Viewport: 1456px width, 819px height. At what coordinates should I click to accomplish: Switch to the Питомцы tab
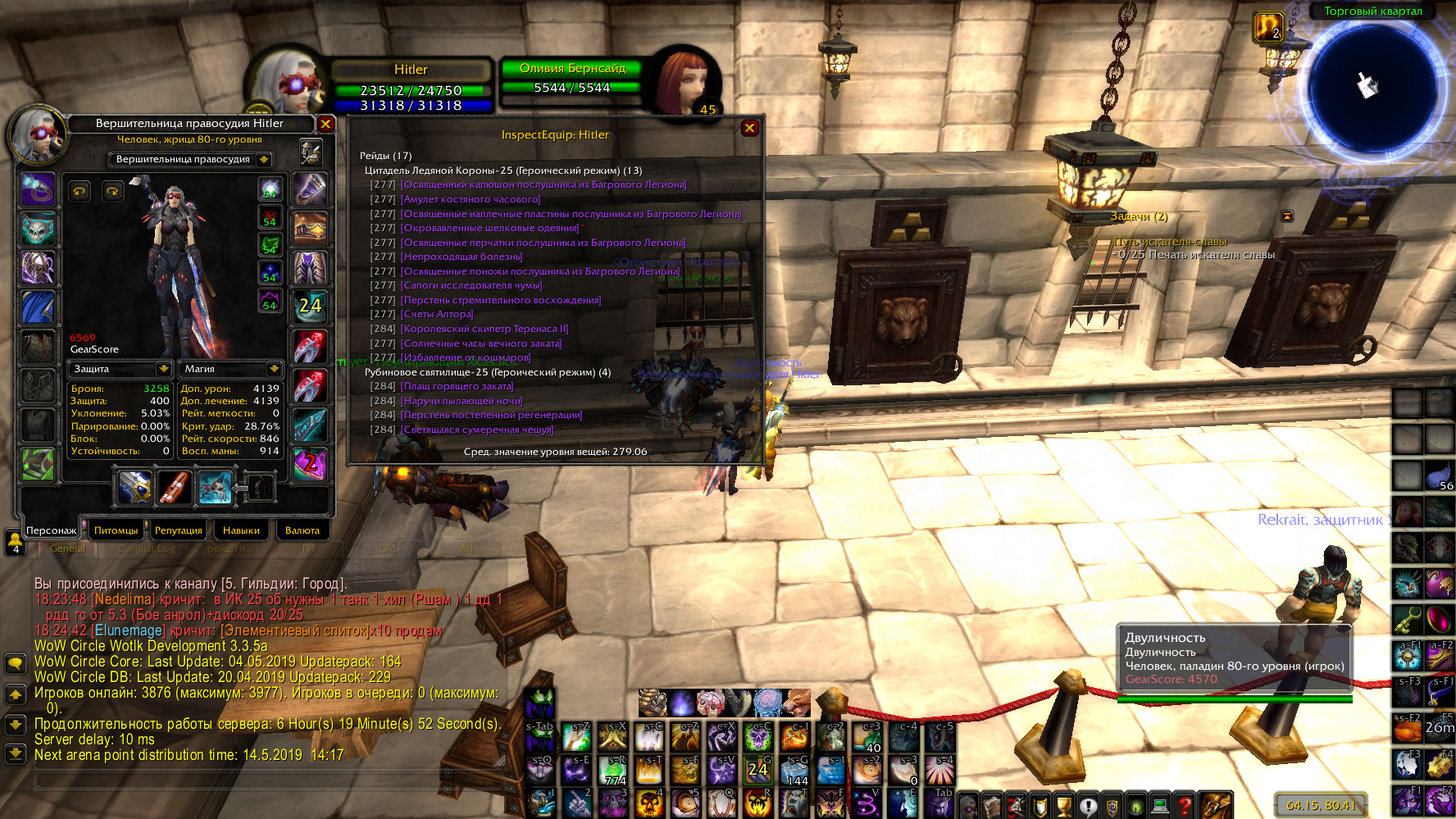[116, 530]
